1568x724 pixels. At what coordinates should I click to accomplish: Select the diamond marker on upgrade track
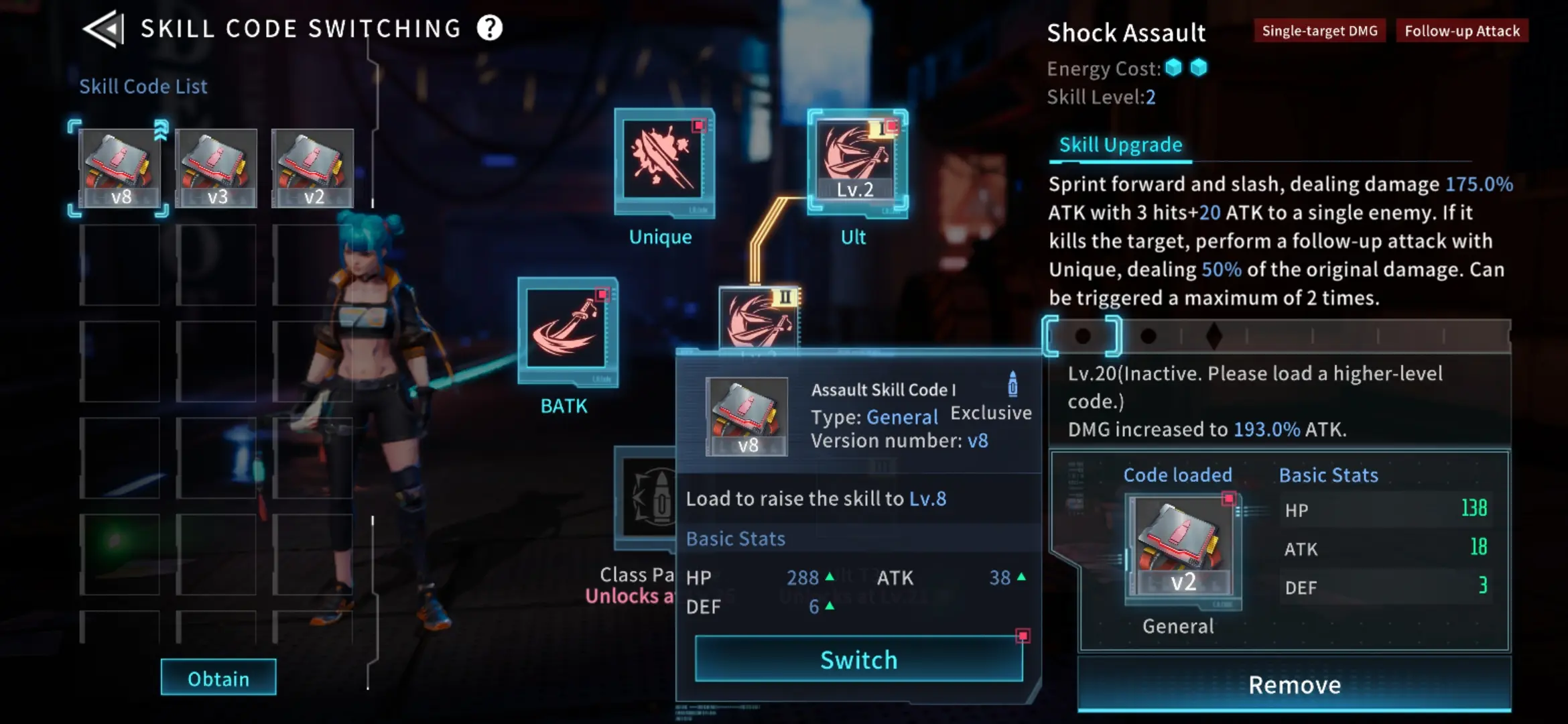click(x=1214, y=336)
